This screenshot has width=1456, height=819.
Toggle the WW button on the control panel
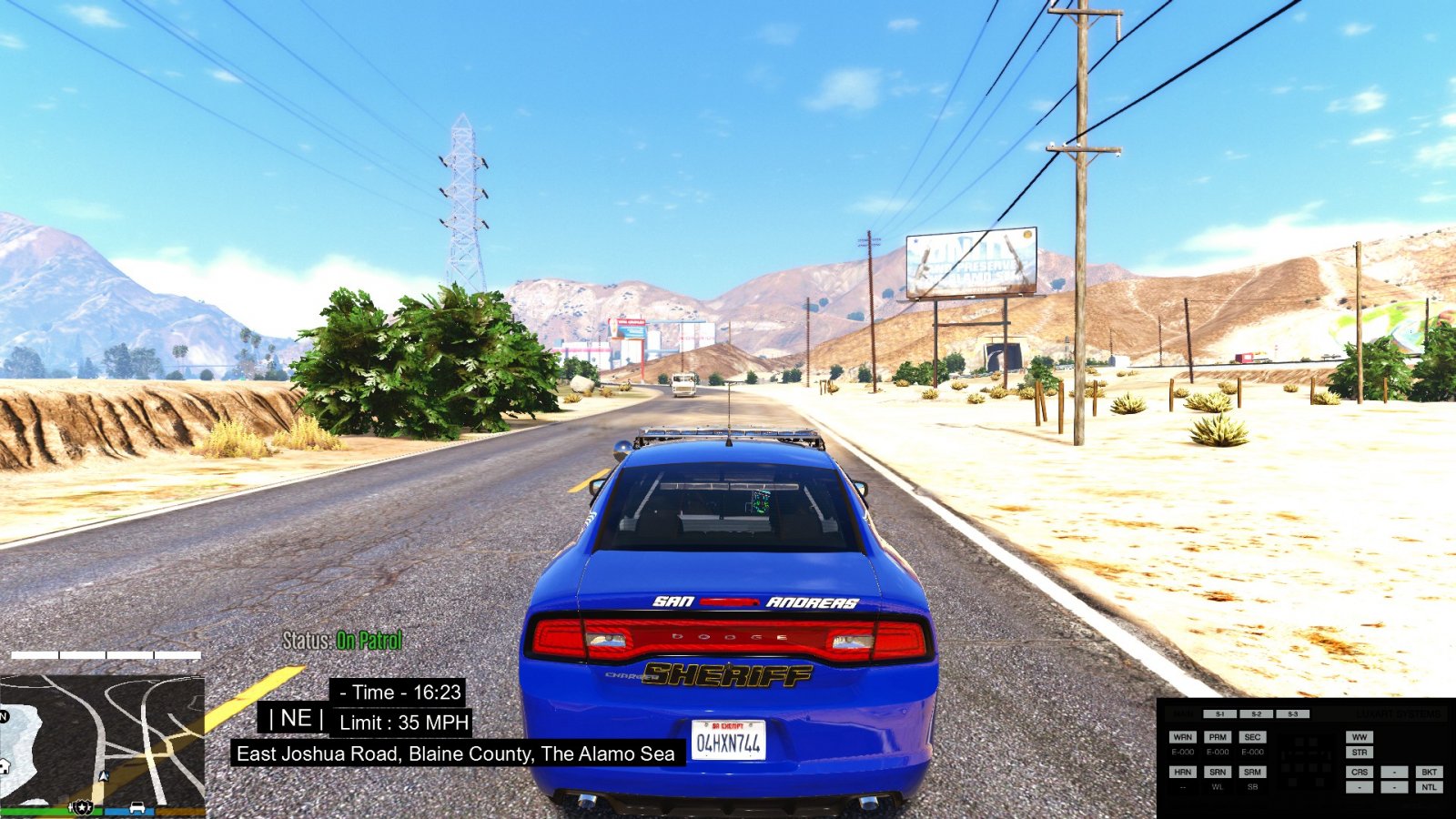coord(1360,737)
